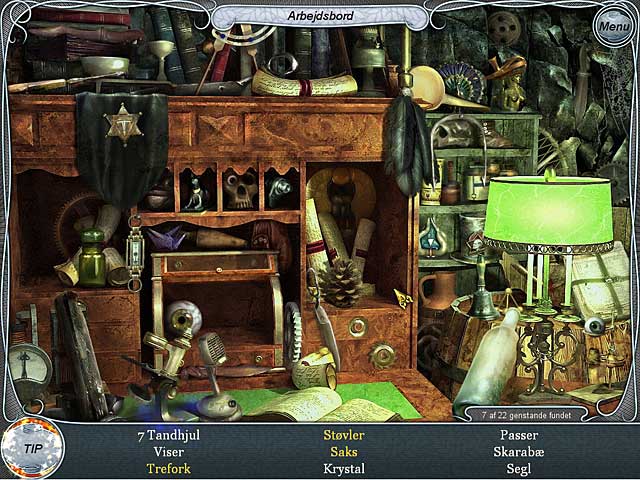
Task: Select Saks in the item list
Action: (x=343, y=452)
